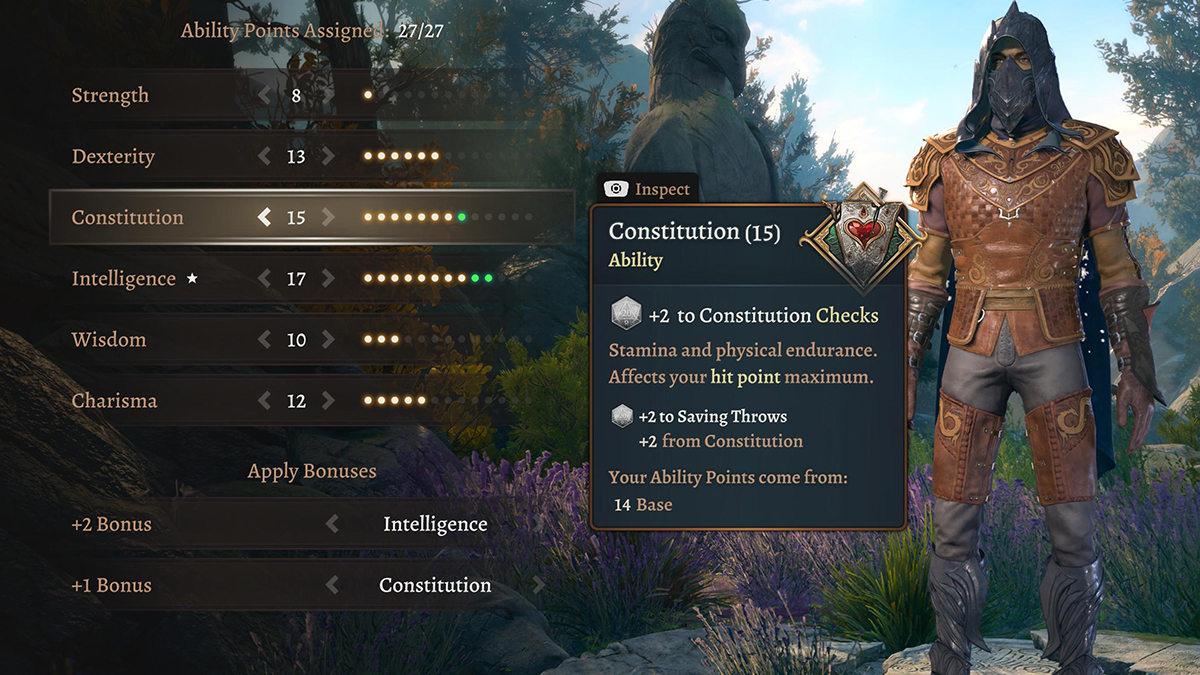Viewport: 1200px width, 675px height.
Task: Add one point to Charisma
Action: (328, 401)
